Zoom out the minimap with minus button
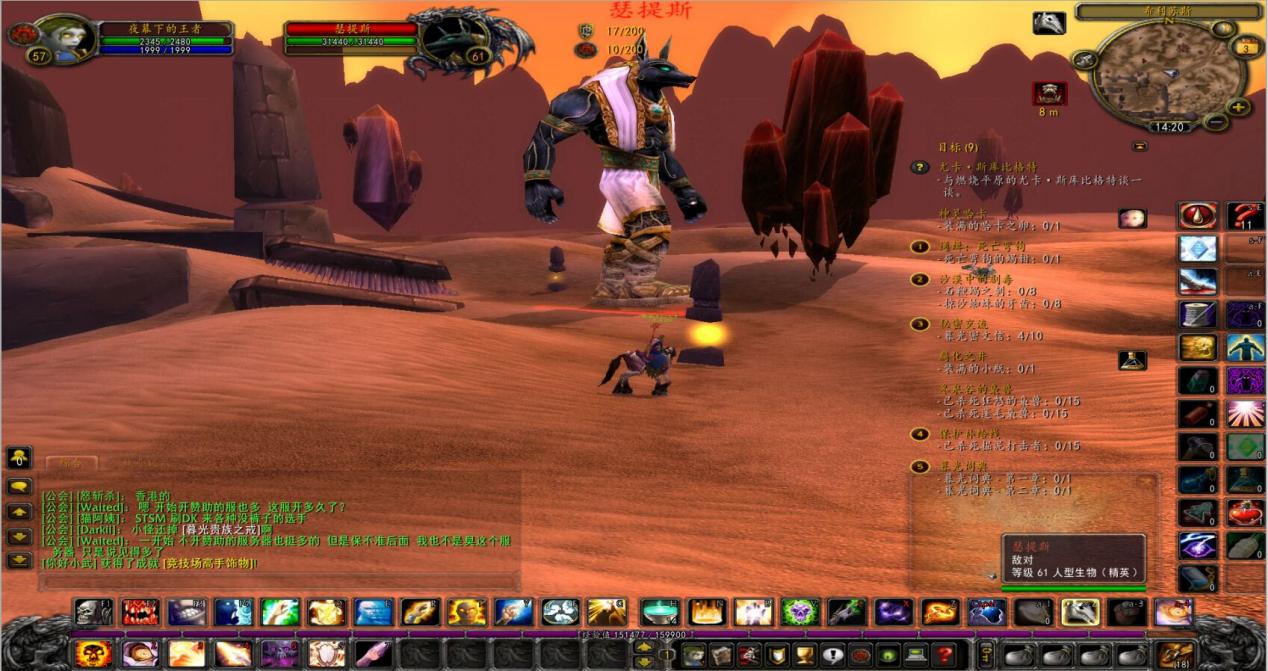Screen dimensions: 1268x671 click(x=1215, y=123)
